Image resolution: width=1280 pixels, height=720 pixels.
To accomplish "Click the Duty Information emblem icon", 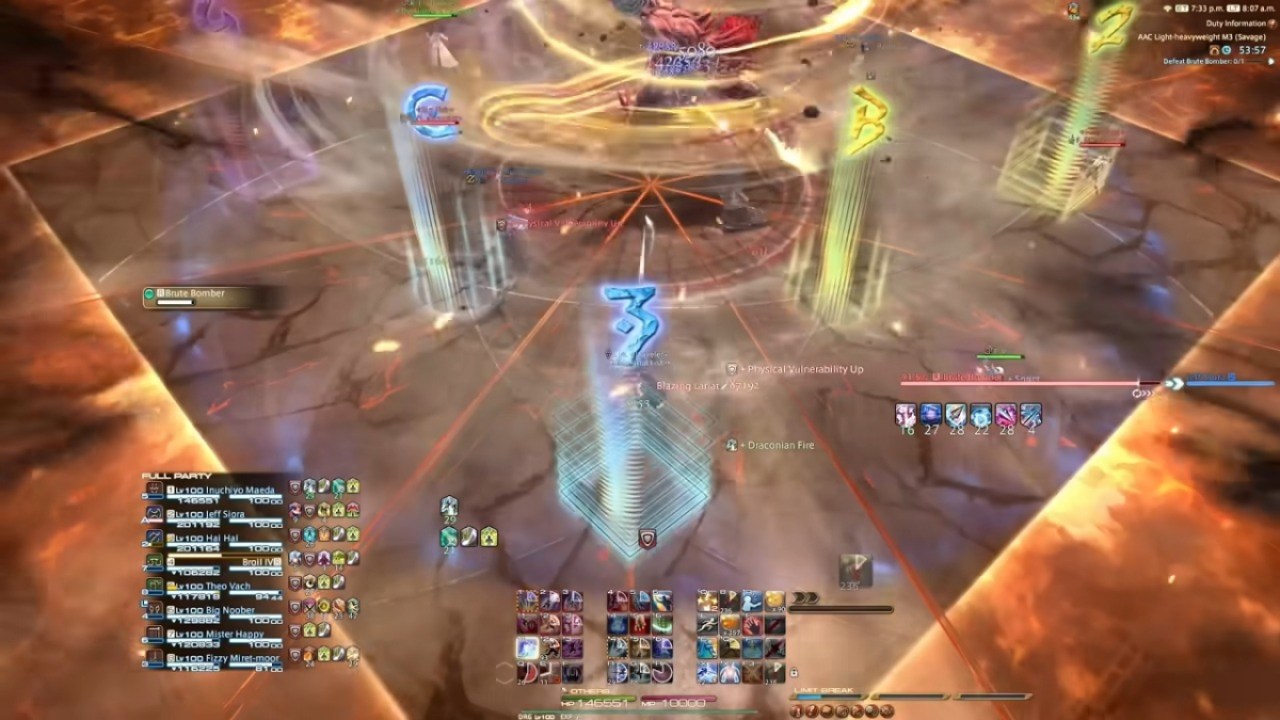I will (x=1271, y=24).
